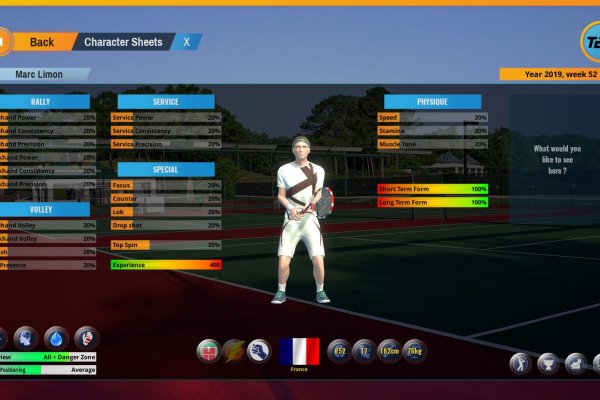This screenshot has height=400, width=600.
Task: Click the 182cm height badge
Action: click(389, 351)
